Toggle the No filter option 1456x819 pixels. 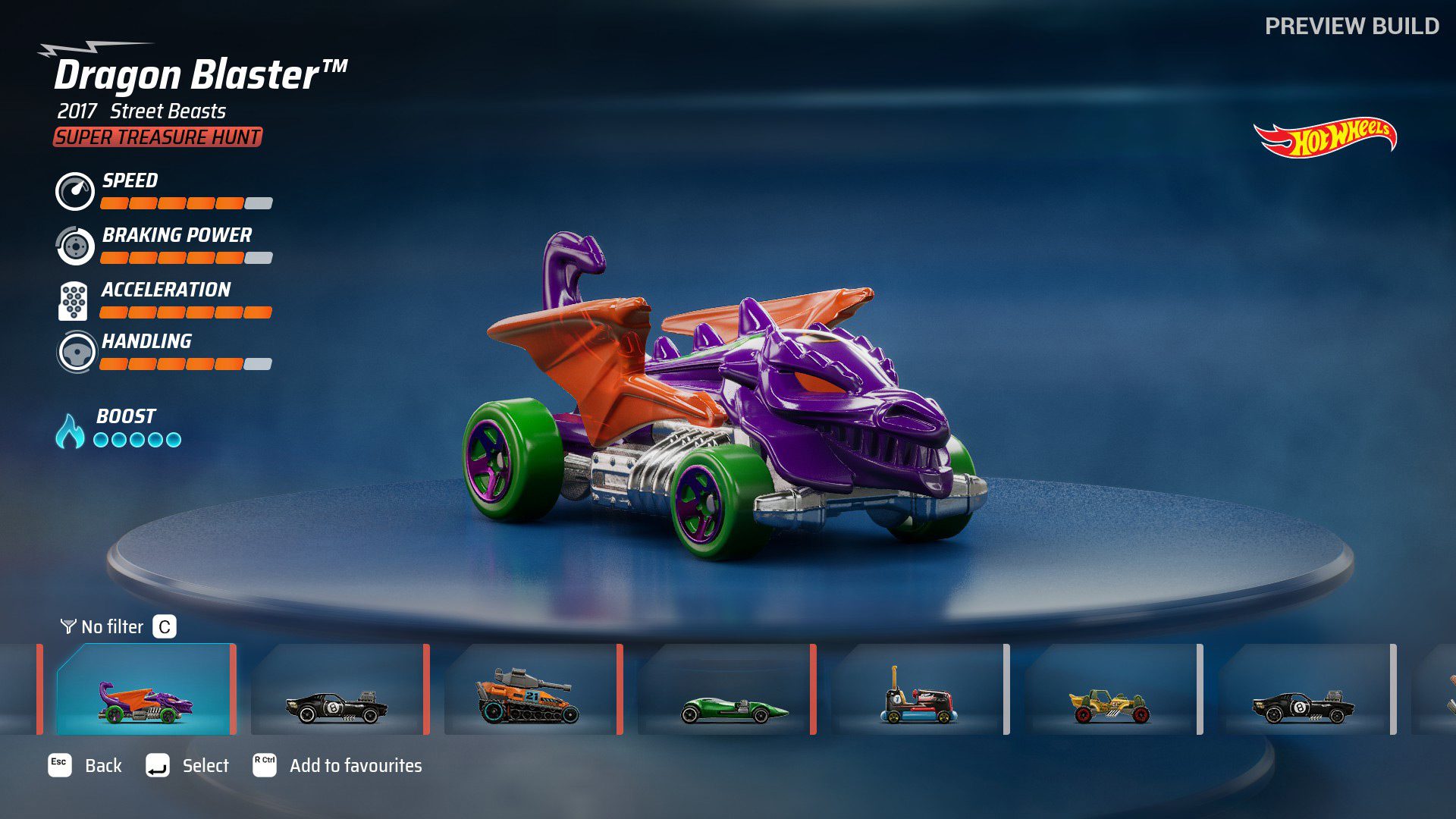(112, 627)
